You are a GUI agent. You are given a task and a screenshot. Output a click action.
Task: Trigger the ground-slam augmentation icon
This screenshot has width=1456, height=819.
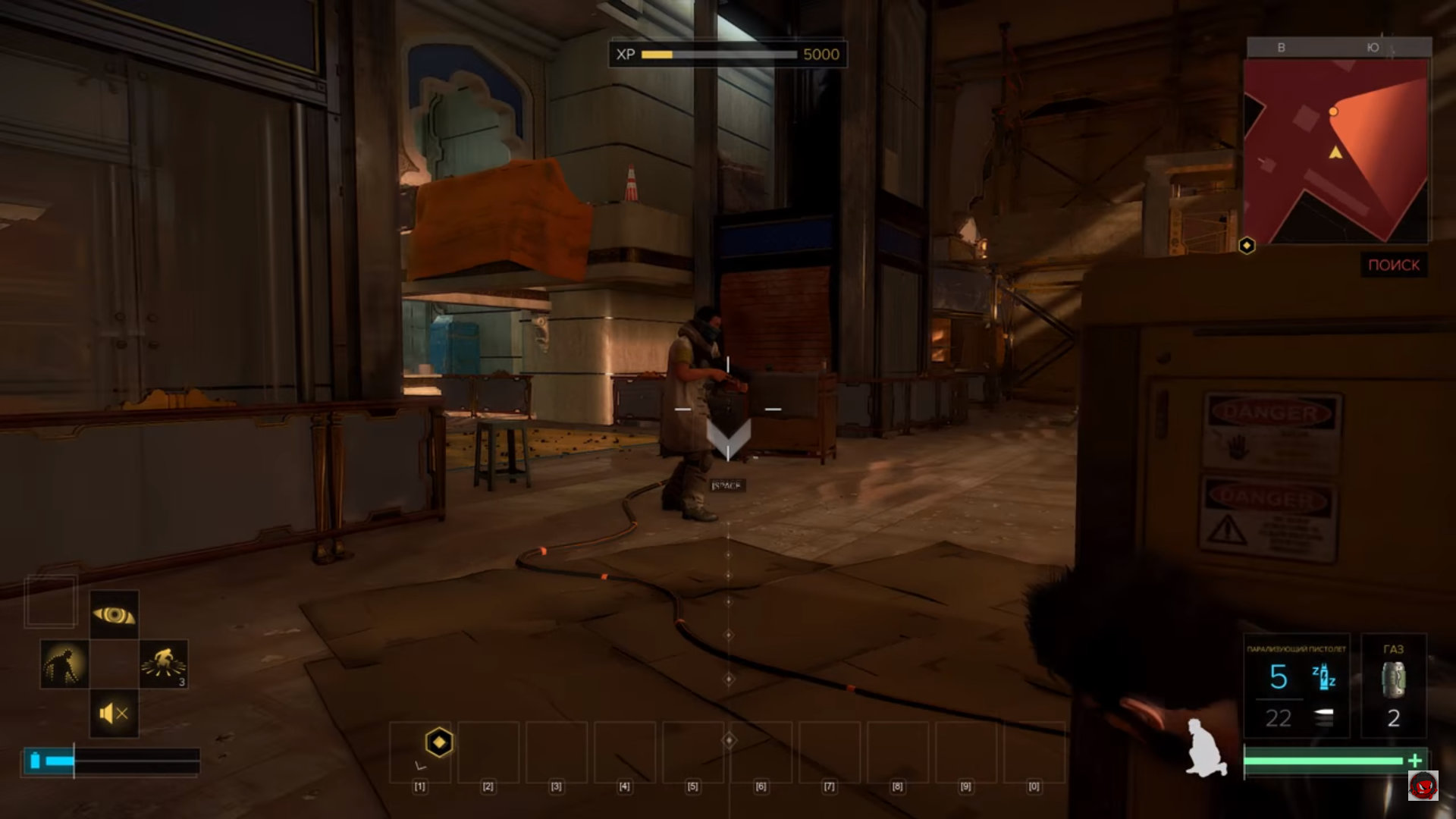(164, 664)
